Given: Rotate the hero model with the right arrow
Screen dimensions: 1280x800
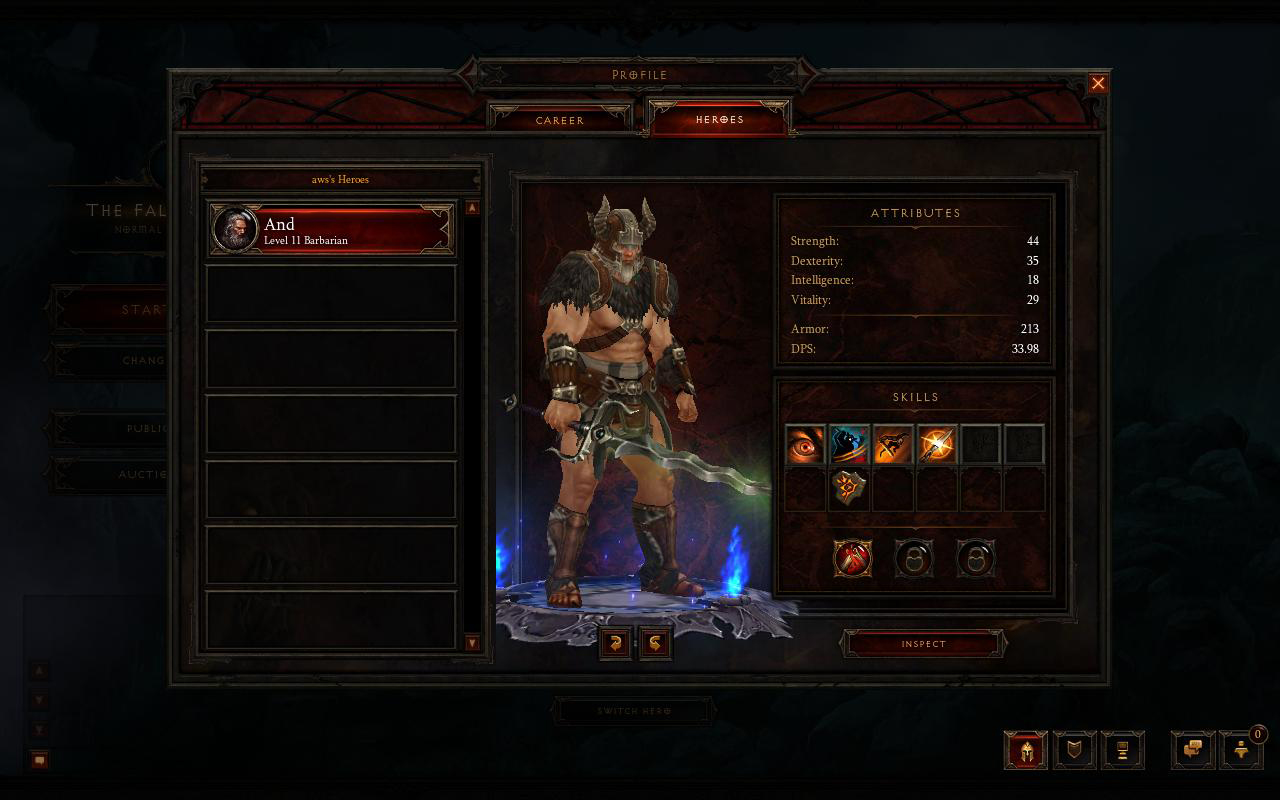Looking at the screenshot, I should click(x=655, y=643).
